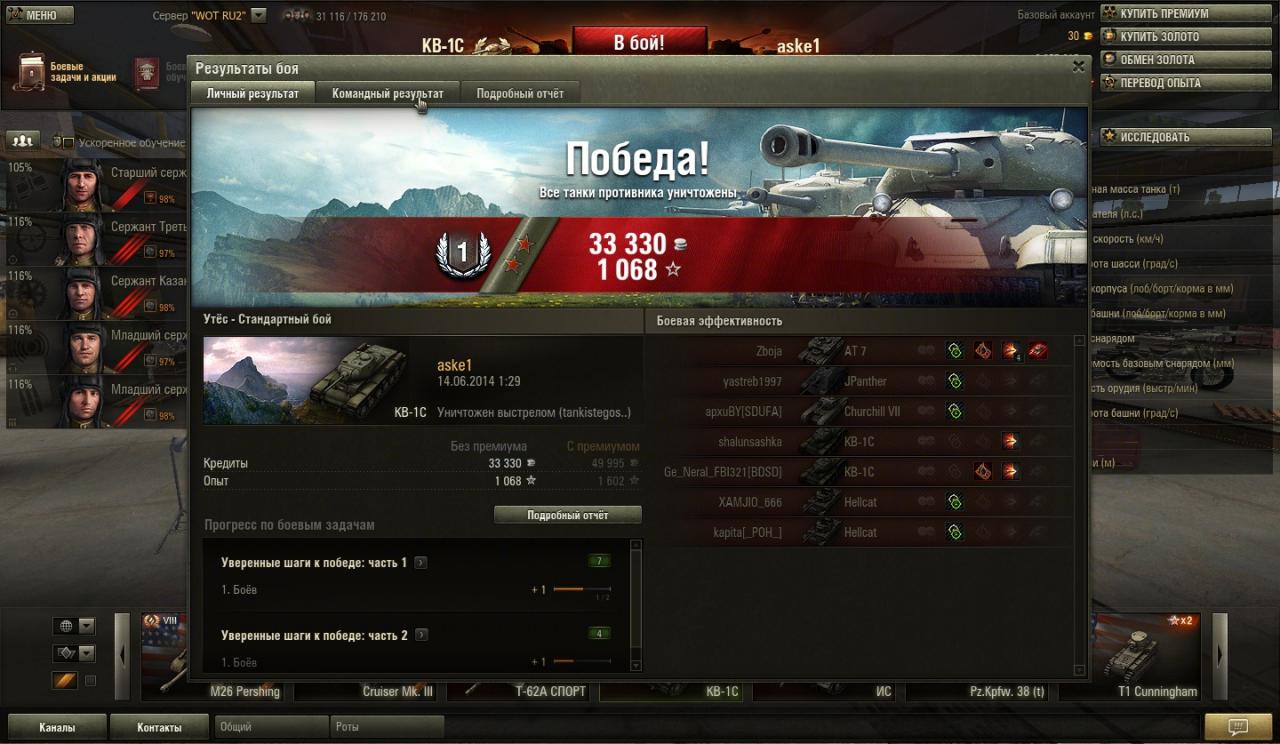Image resolution: width=1280 pixels, height=744 pixels.
Task: Open the Каналы chat channels
Action: pos(57,727)
